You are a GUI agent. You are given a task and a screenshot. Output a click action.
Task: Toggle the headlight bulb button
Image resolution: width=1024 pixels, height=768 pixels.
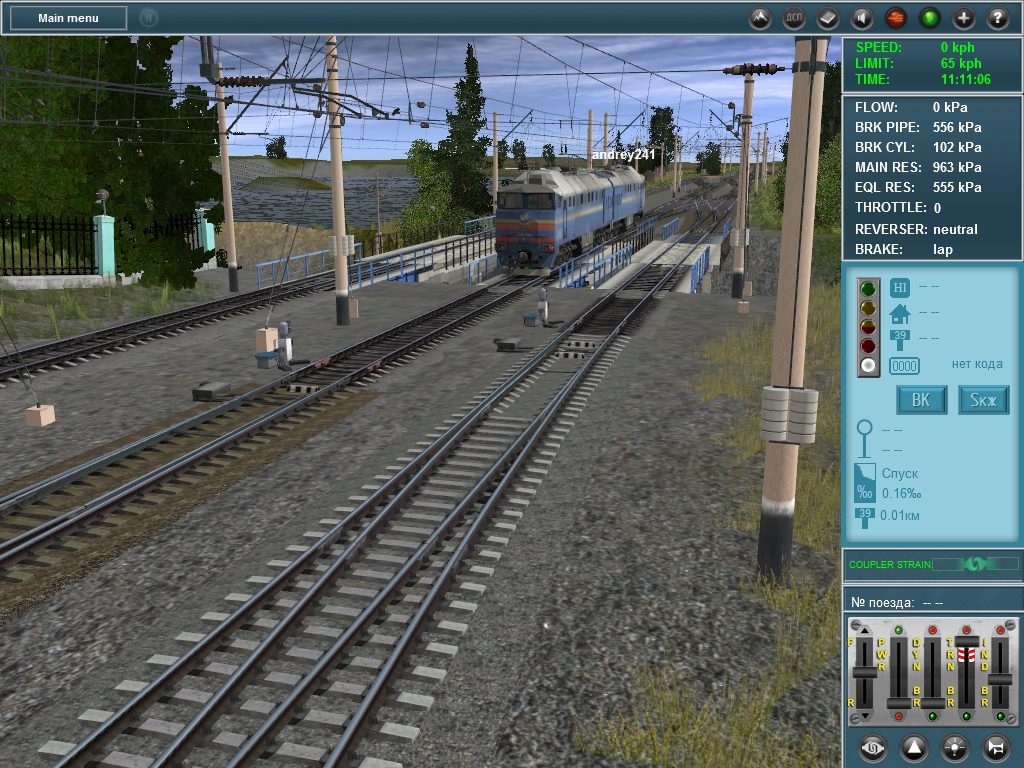pos(955,747)
